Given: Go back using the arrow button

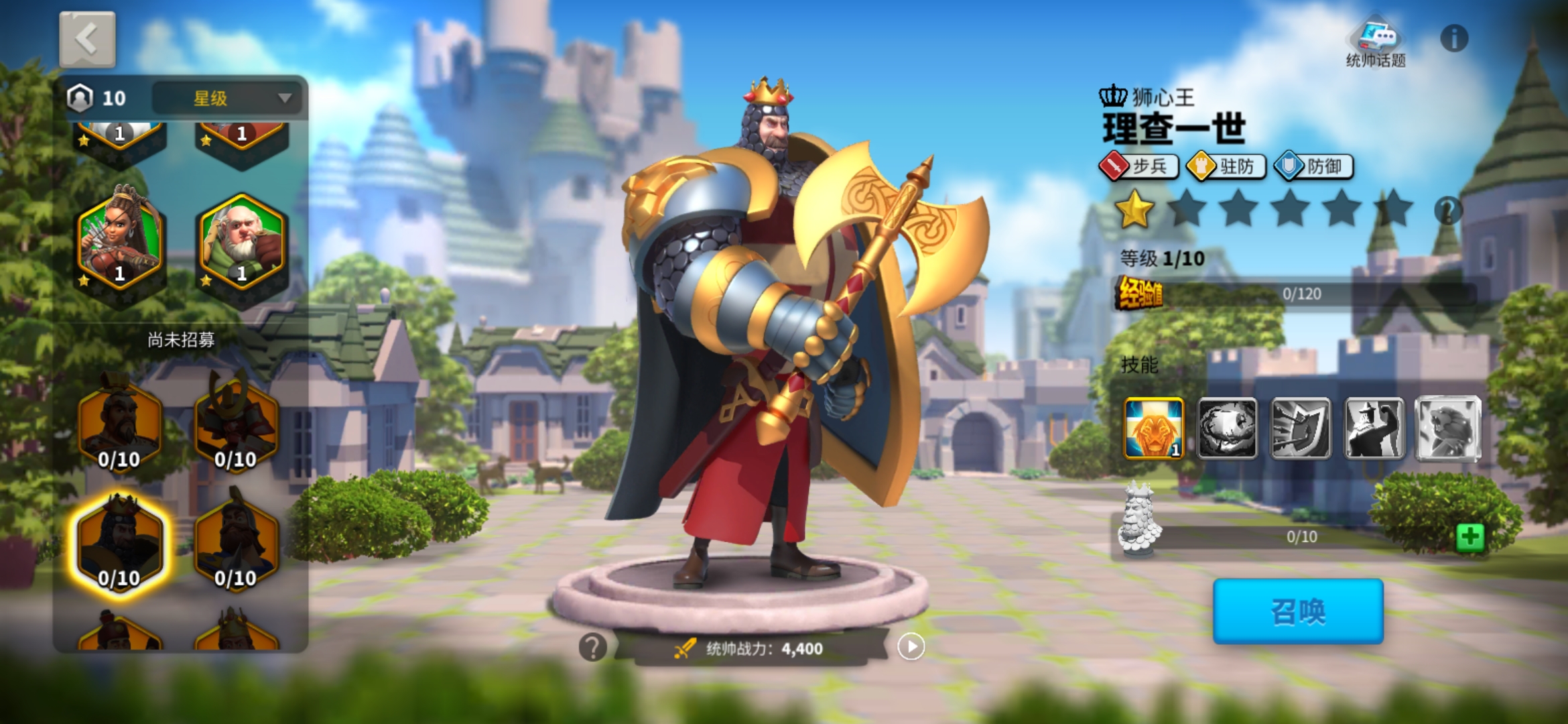Looking at the screenshot, I should (87, 40).
